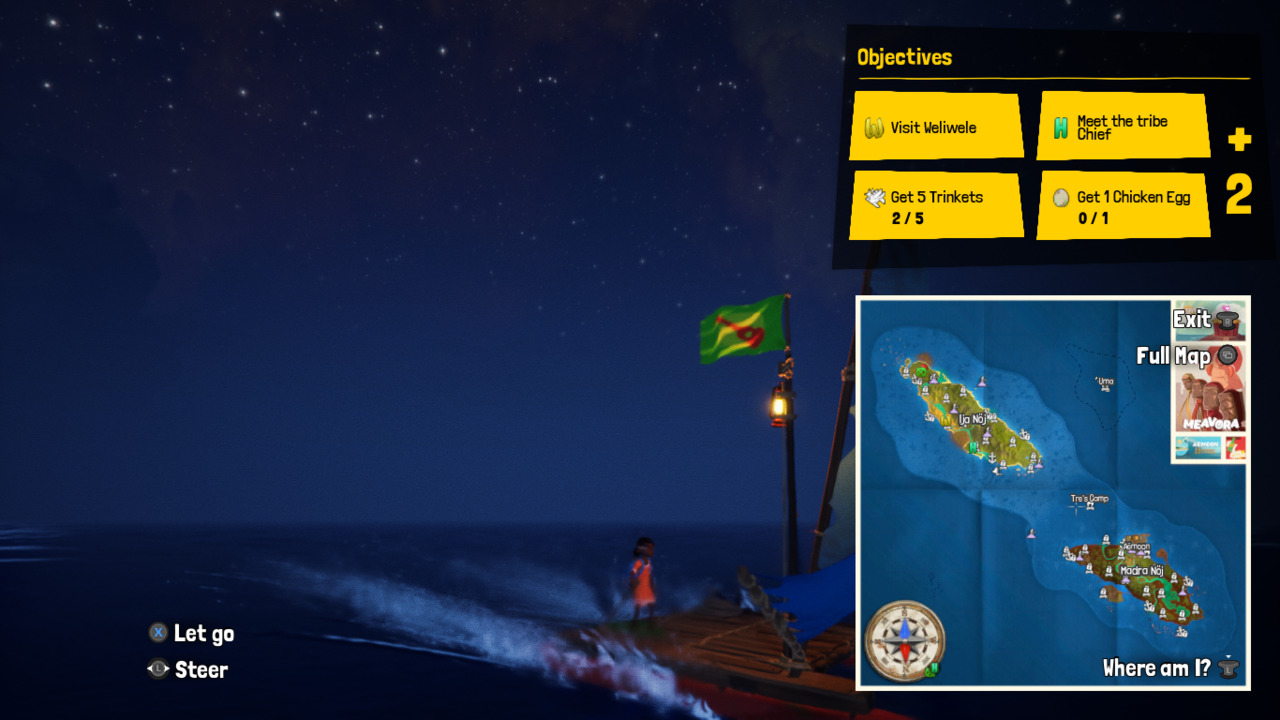Click the compass on the map
The height and width of the screenshot is (720, 1280).
pos(904,640)
